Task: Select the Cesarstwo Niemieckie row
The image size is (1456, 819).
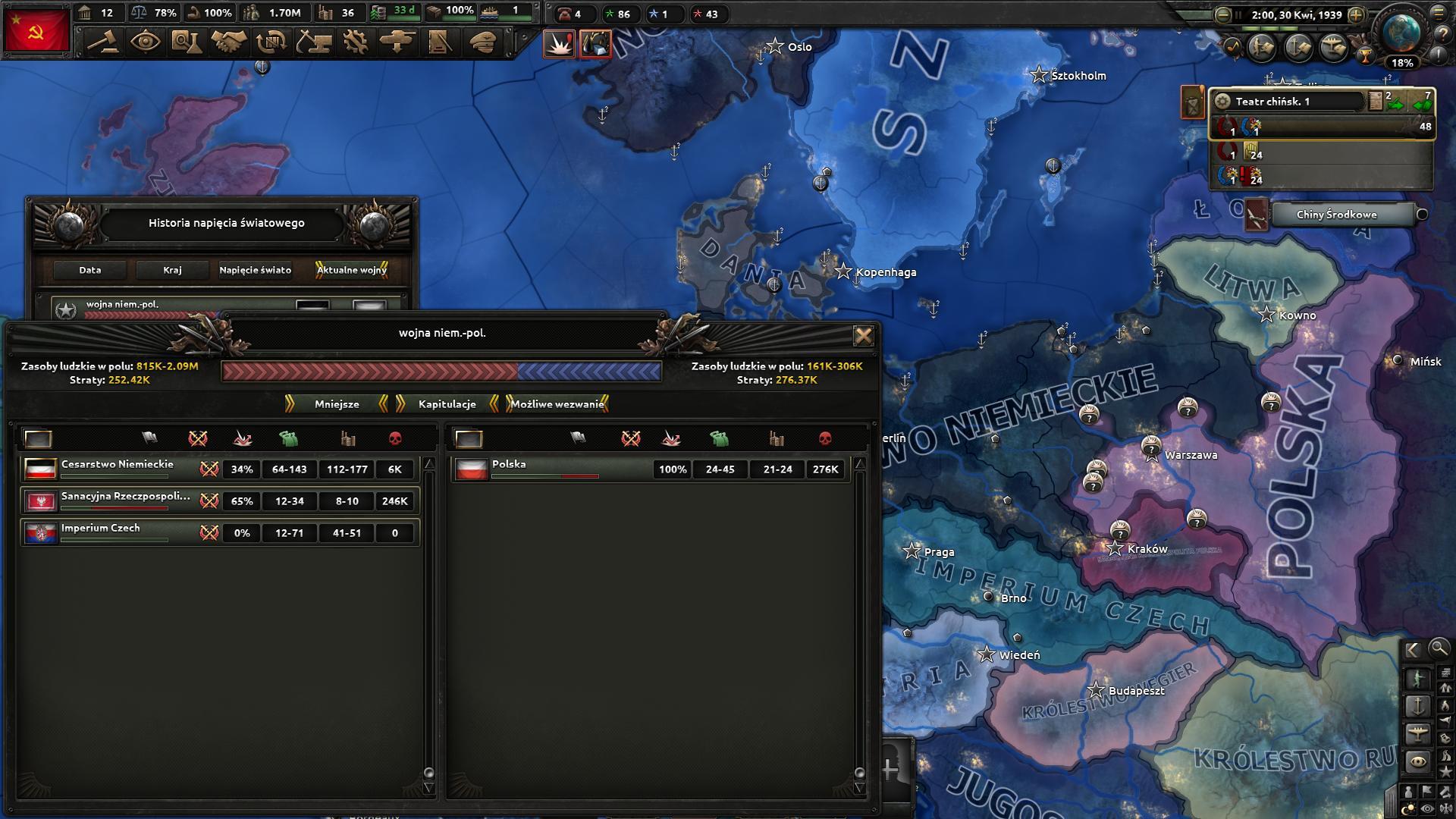Action: click(118, 469)
